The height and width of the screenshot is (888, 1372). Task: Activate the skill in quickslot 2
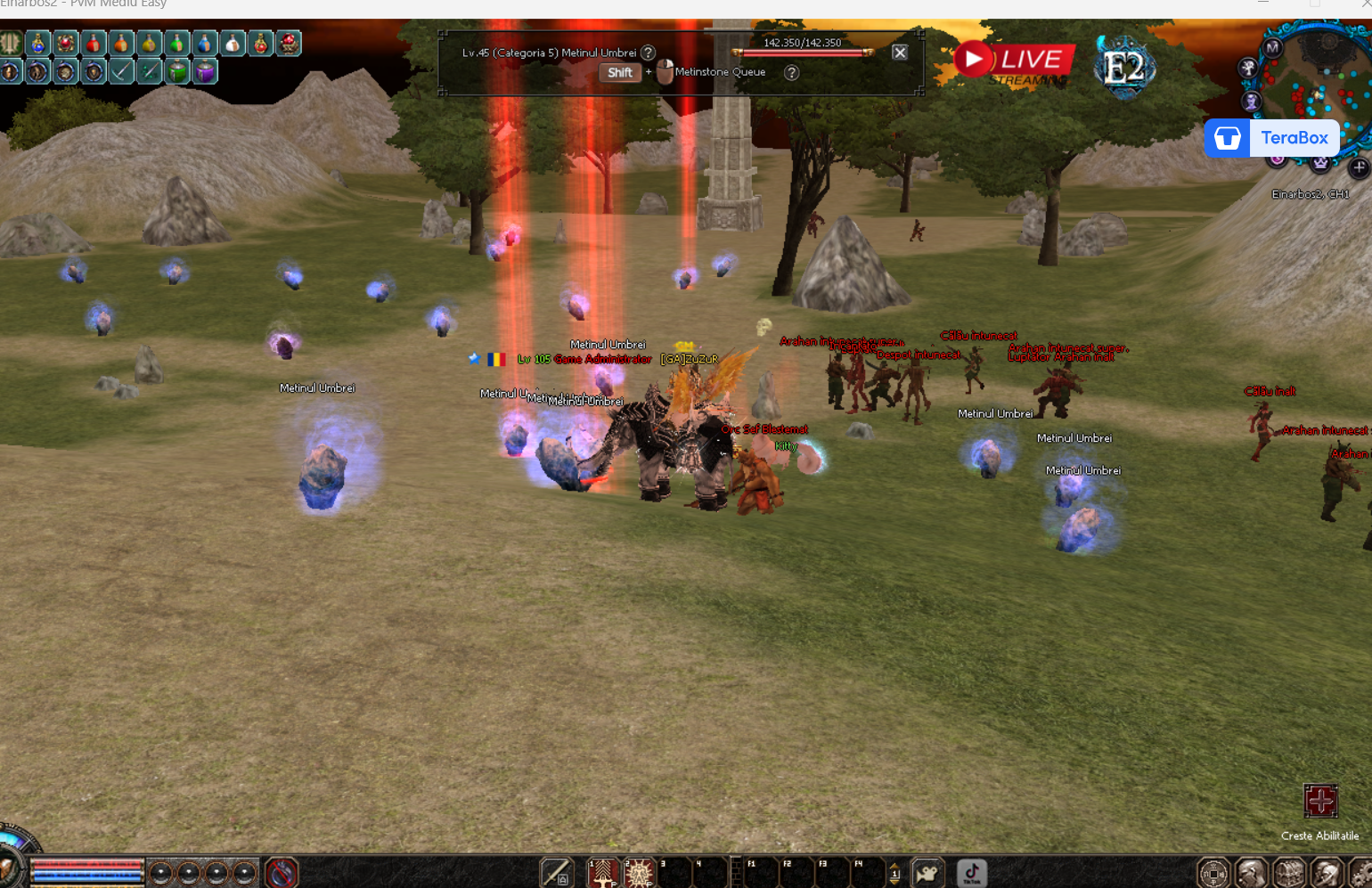pyautogui.click(x=639, y=874)
